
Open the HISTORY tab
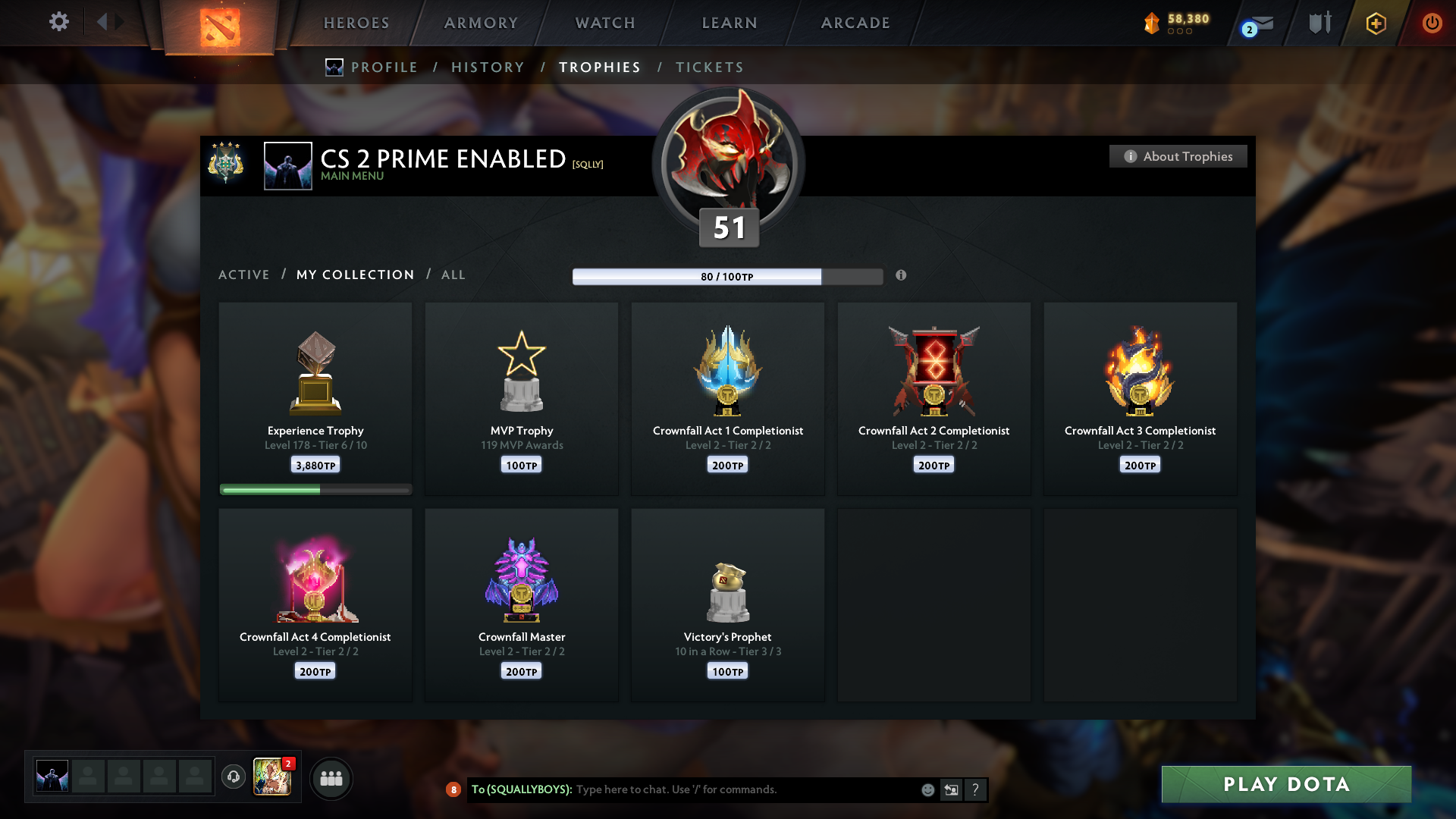tap(488, 67)
